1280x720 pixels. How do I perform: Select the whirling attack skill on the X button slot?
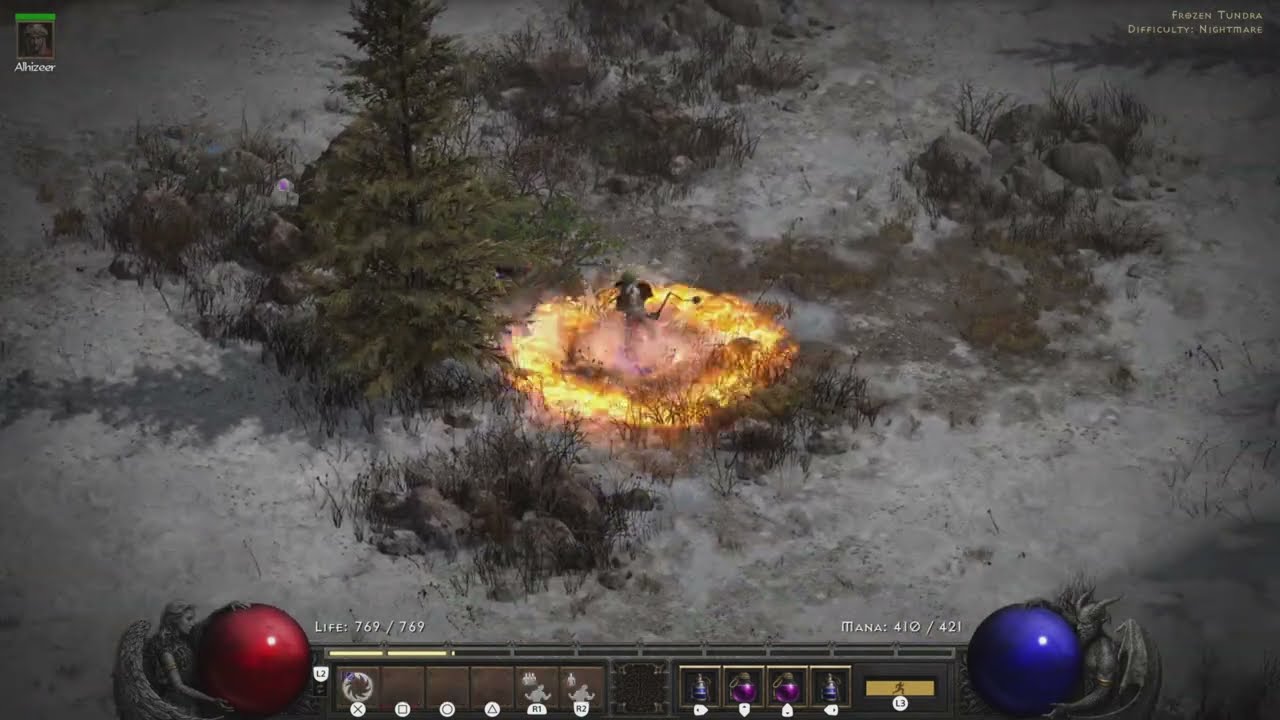pos(357,685)
